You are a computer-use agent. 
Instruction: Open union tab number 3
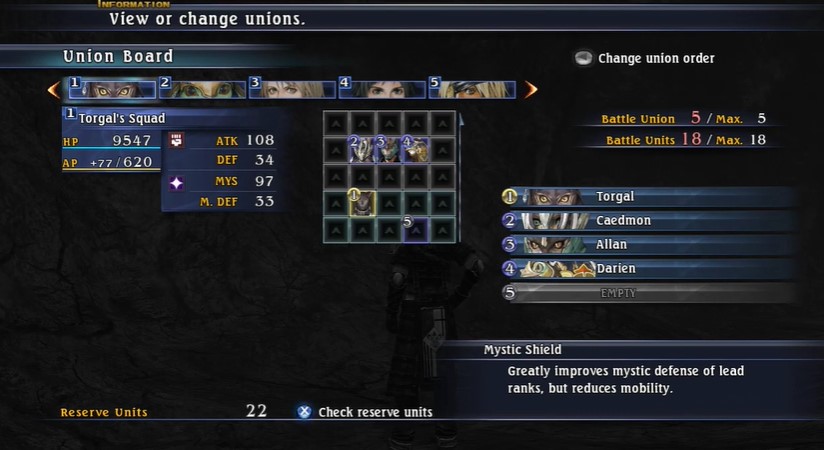pos(292,89)
